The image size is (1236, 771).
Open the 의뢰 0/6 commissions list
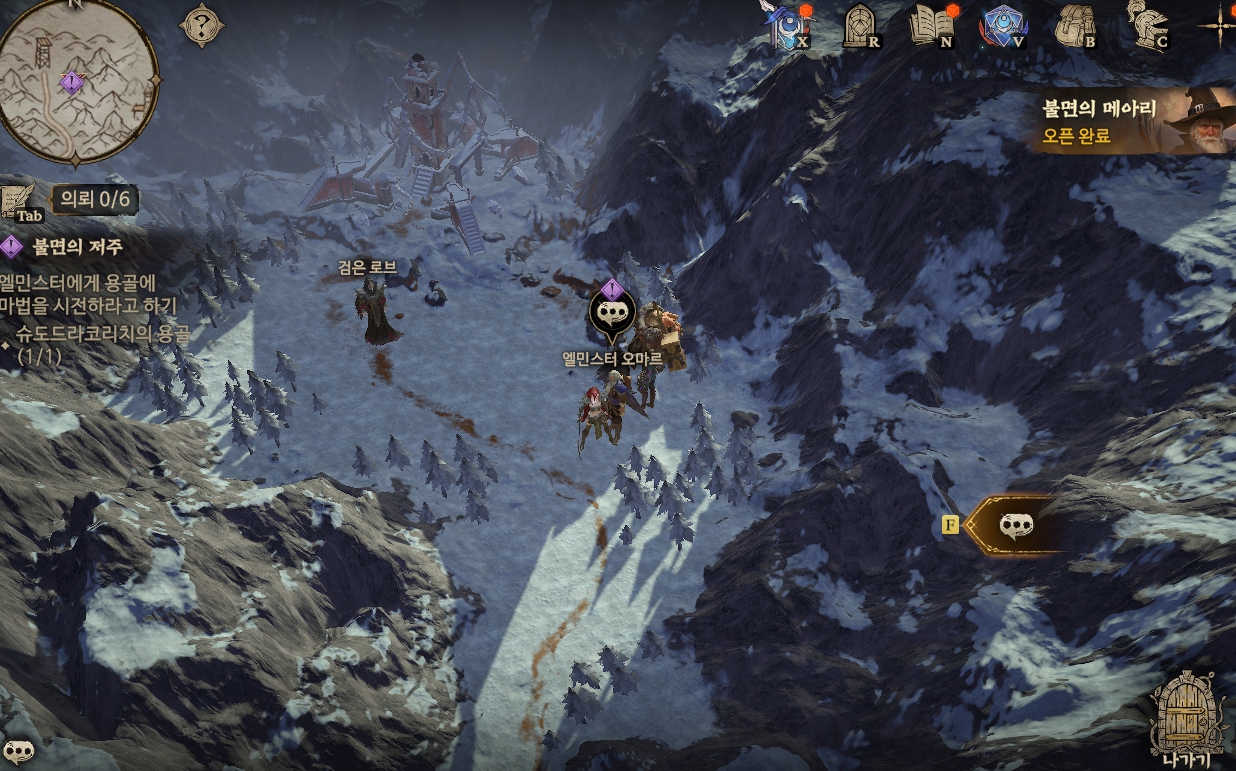coord(95,199)
